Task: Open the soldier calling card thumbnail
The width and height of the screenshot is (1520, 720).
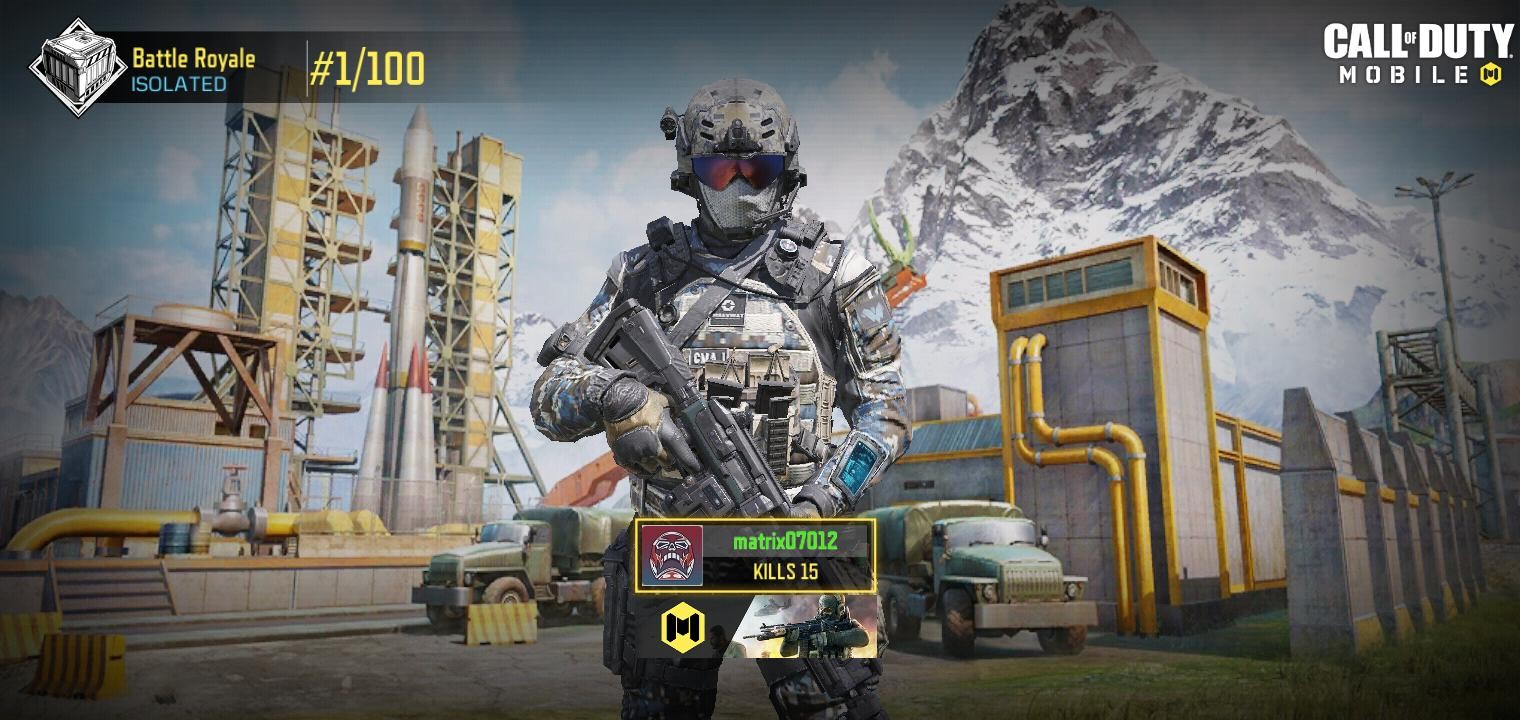Action: click(812, 627)
